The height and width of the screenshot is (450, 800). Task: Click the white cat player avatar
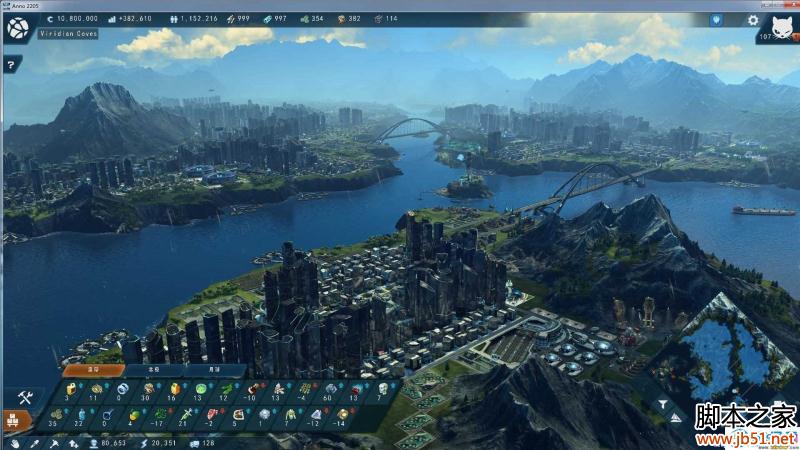(783, 27)
